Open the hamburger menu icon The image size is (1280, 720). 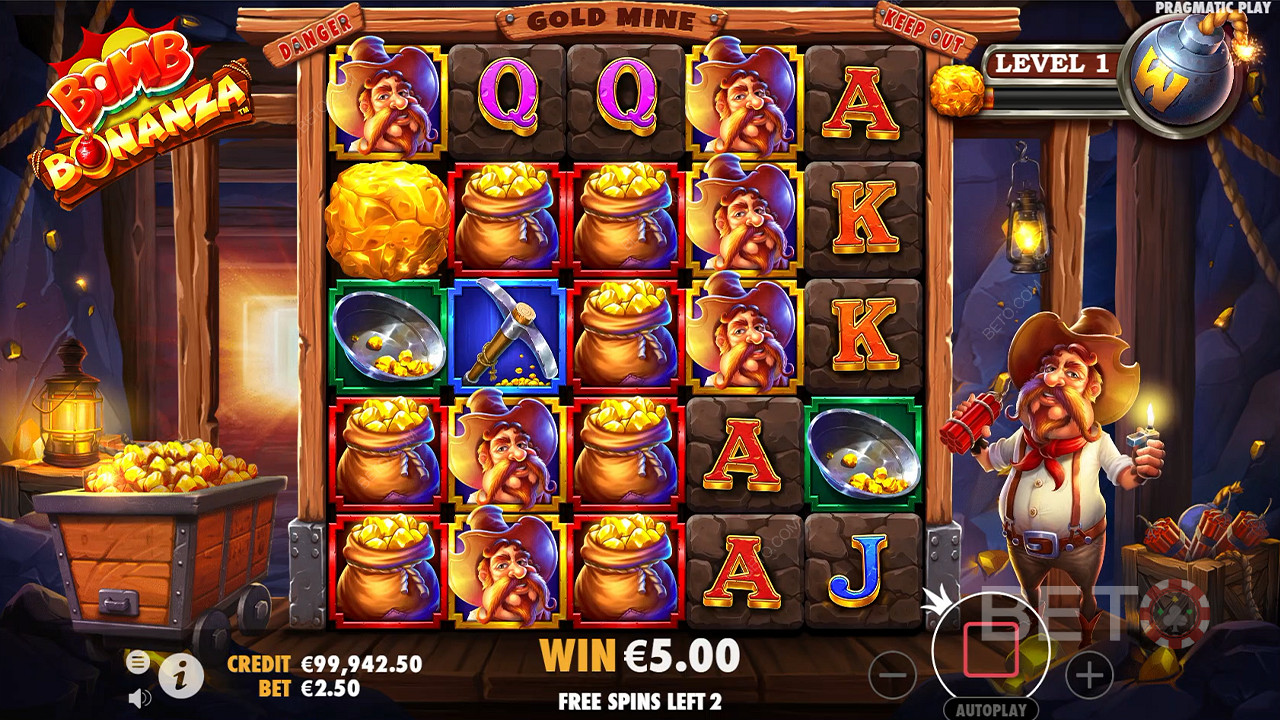tap(138, 661)
